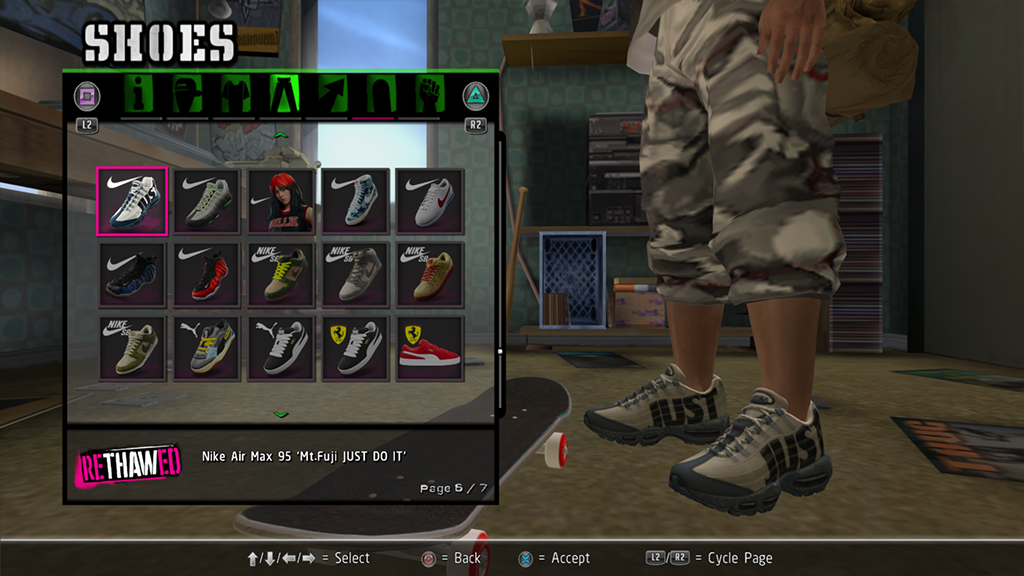Select the black Puma with white laces
Screen dimensions: 1024x576
point(281,348)
